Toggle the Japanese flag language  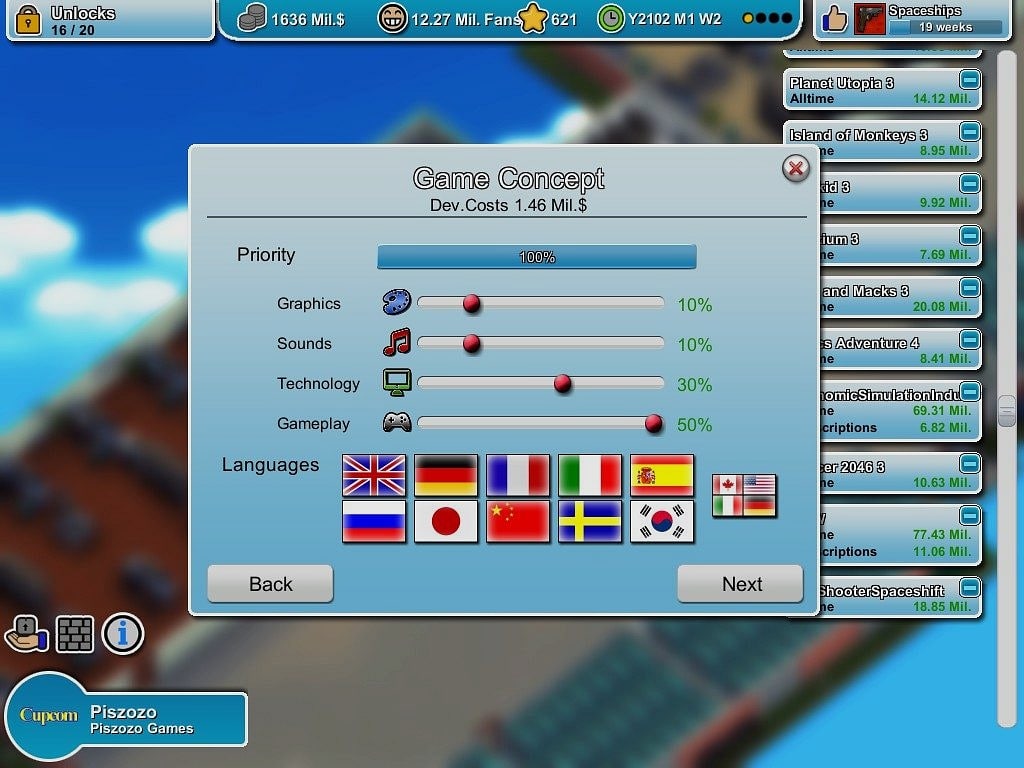click(x=446, y=522)
